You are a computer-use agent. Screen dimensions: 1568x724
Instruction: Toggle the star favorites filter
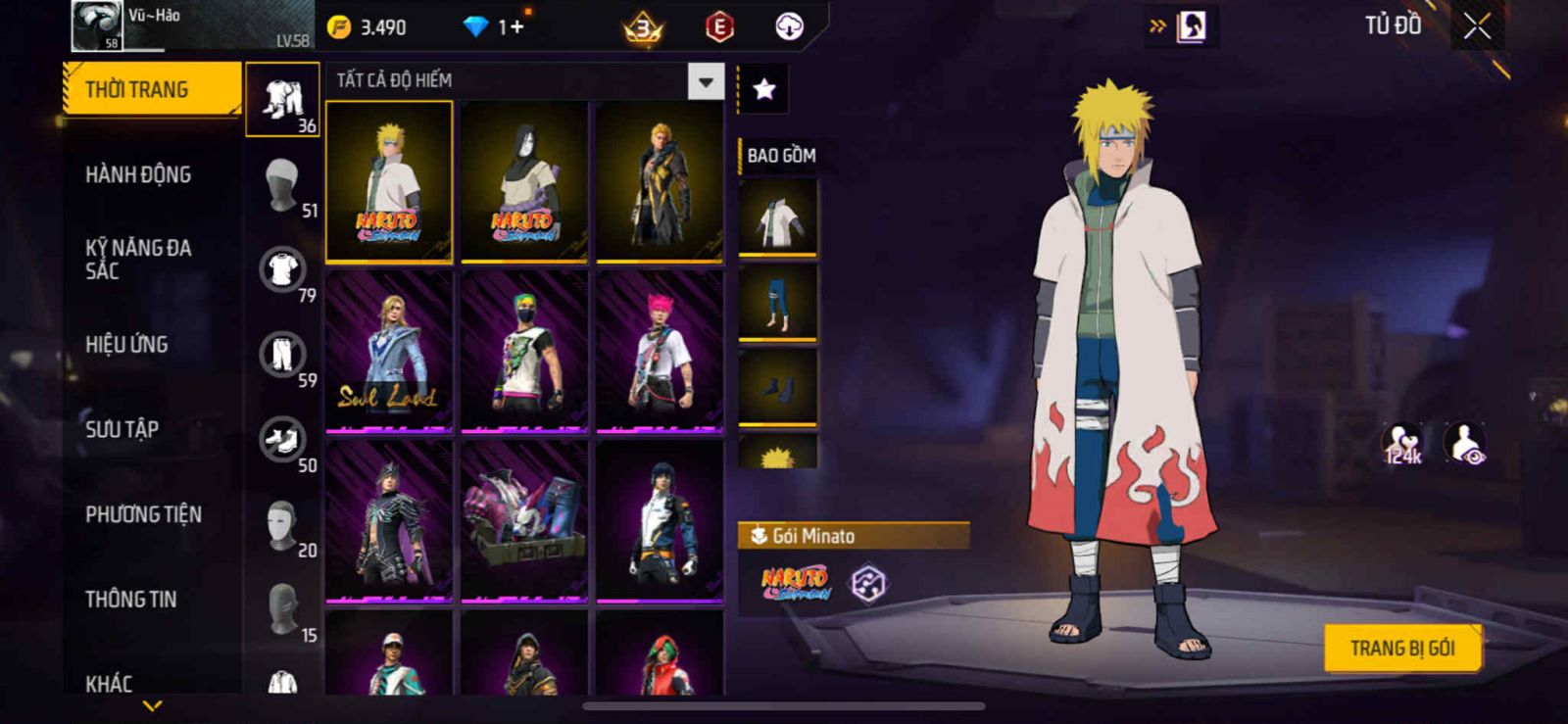763,89
